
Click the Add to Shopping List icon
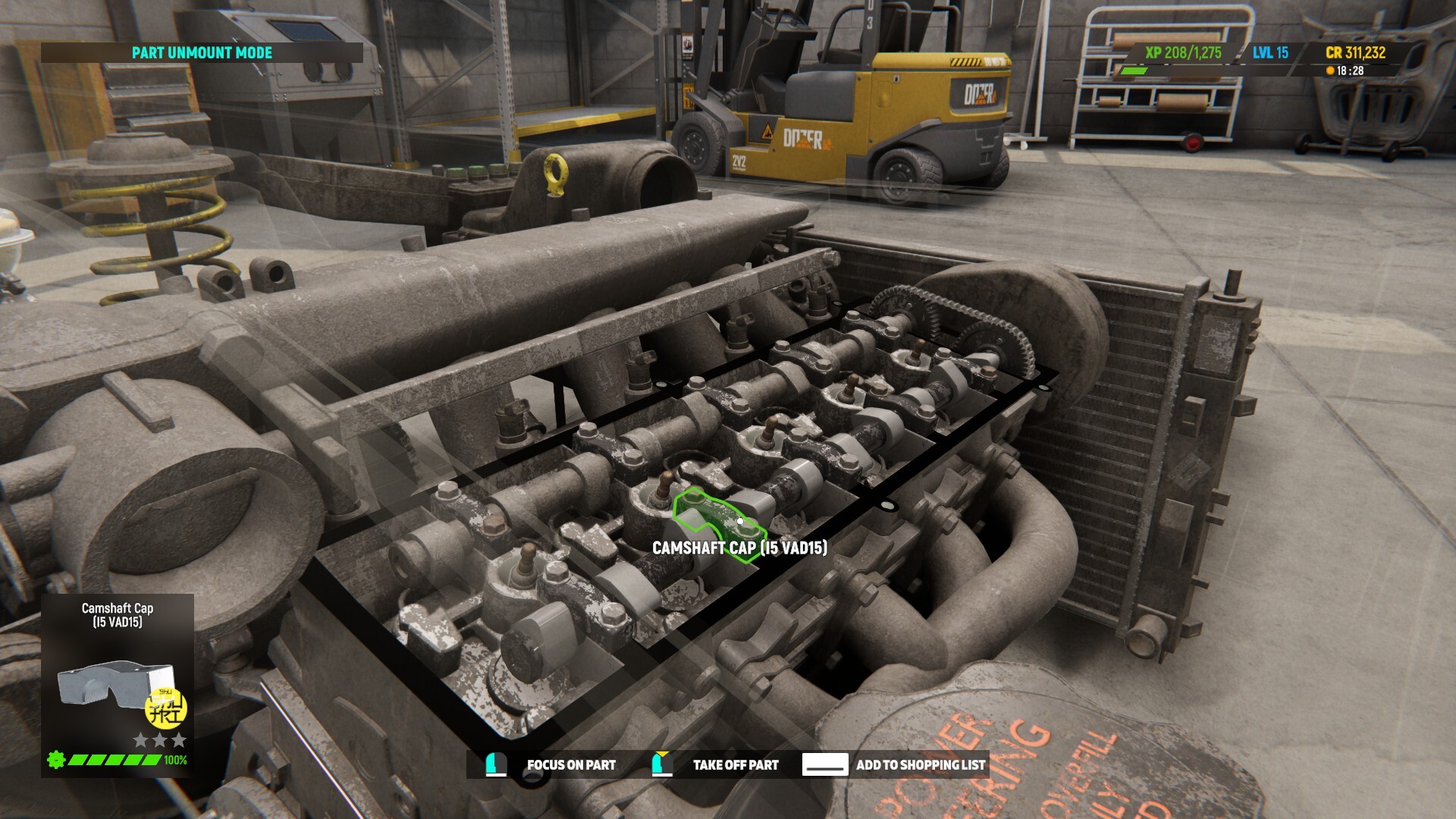pos(827,765)
